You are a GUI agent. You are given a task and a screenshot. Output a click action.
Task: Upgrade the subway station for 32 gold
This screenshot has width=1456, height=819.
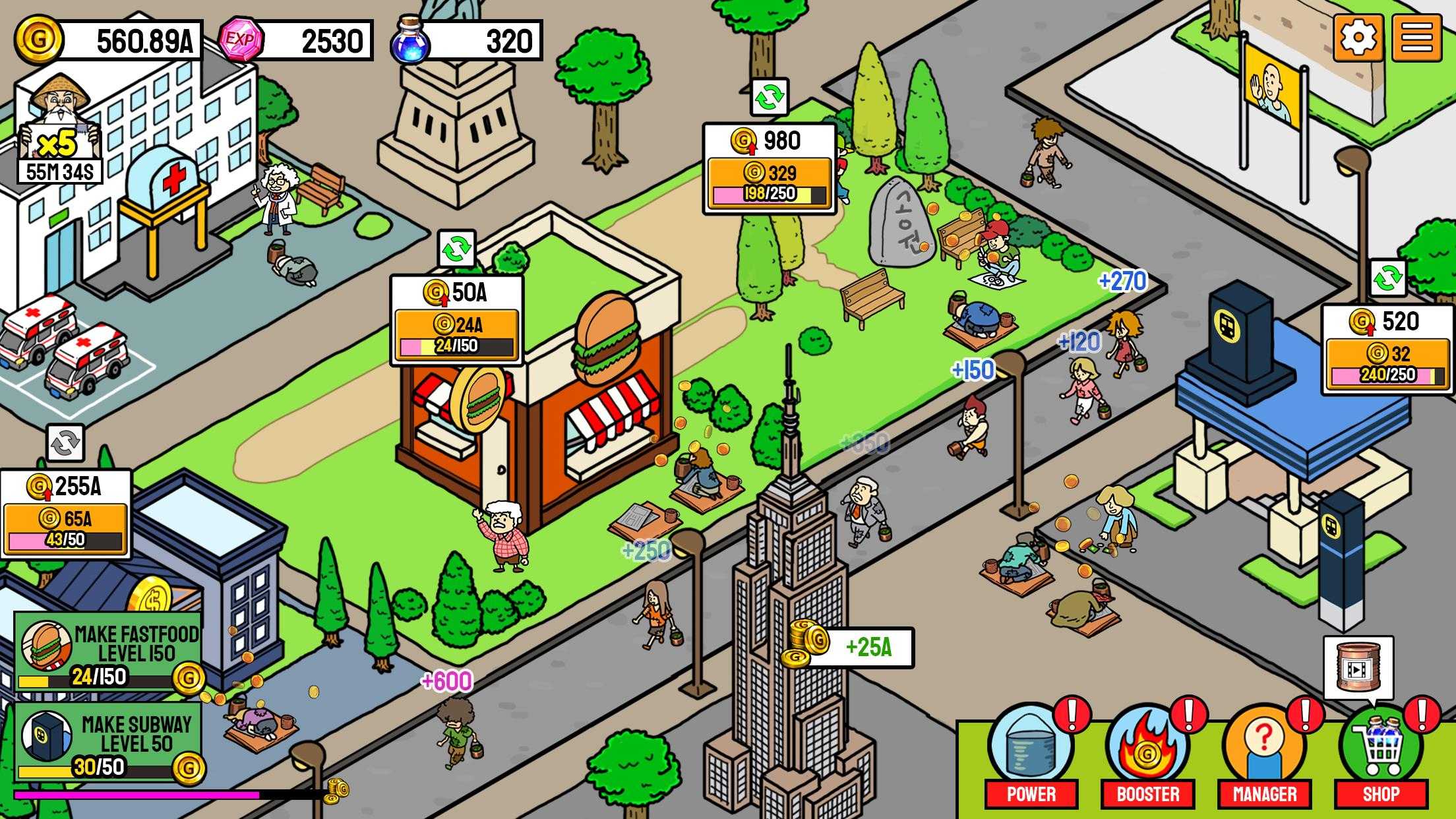tap(1387, 363)
